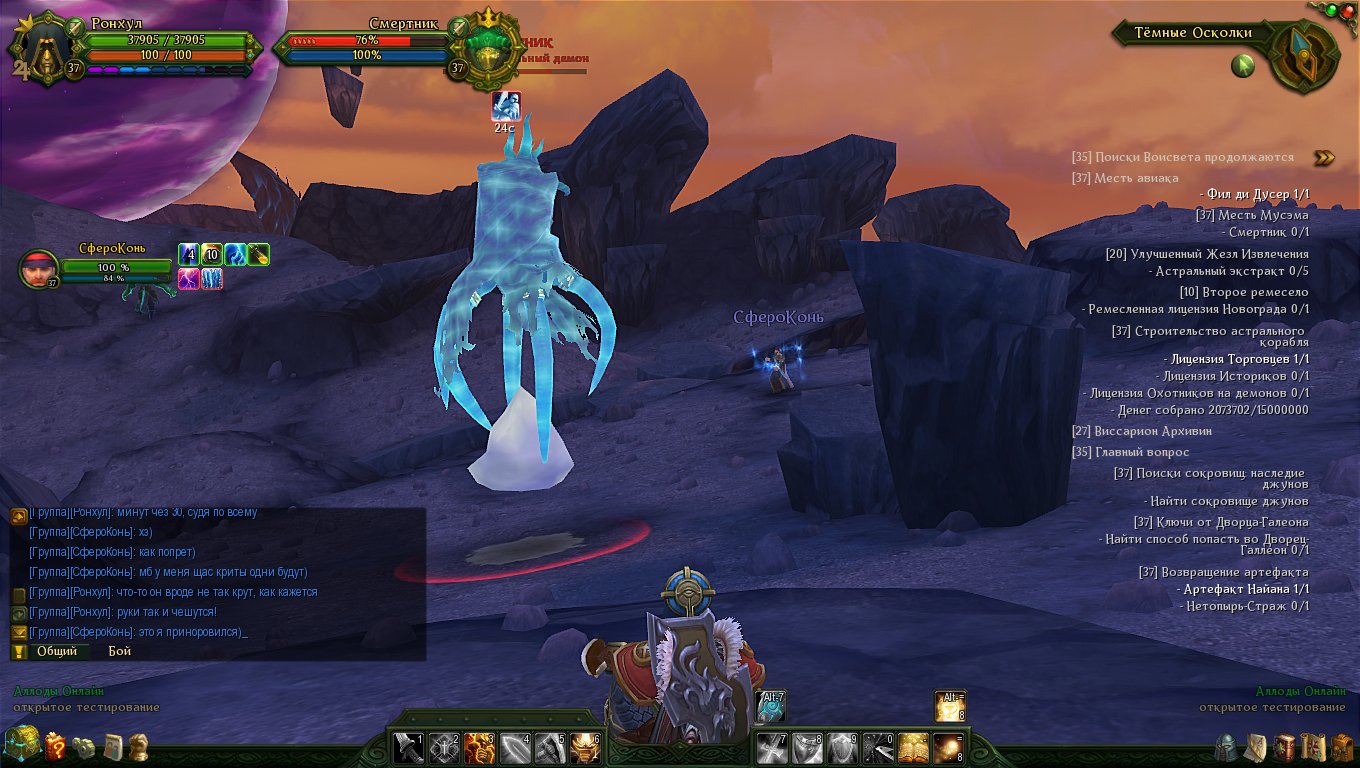This screenshot has height=768, width=1360.
Task: Open the red spellbook menu icon
Action: click(1285, 747)
